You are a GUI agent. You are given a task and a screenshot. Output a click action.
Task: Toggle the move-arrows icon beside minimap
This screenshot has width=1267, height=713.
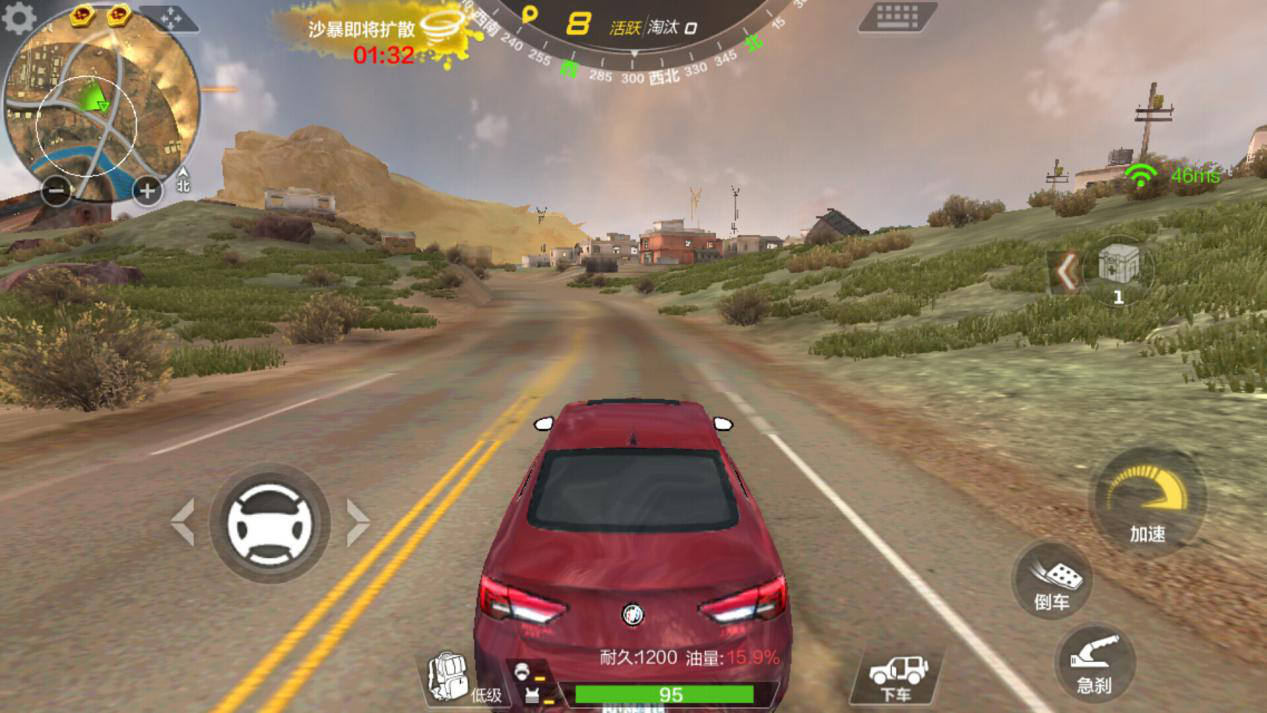pos(170,18)
